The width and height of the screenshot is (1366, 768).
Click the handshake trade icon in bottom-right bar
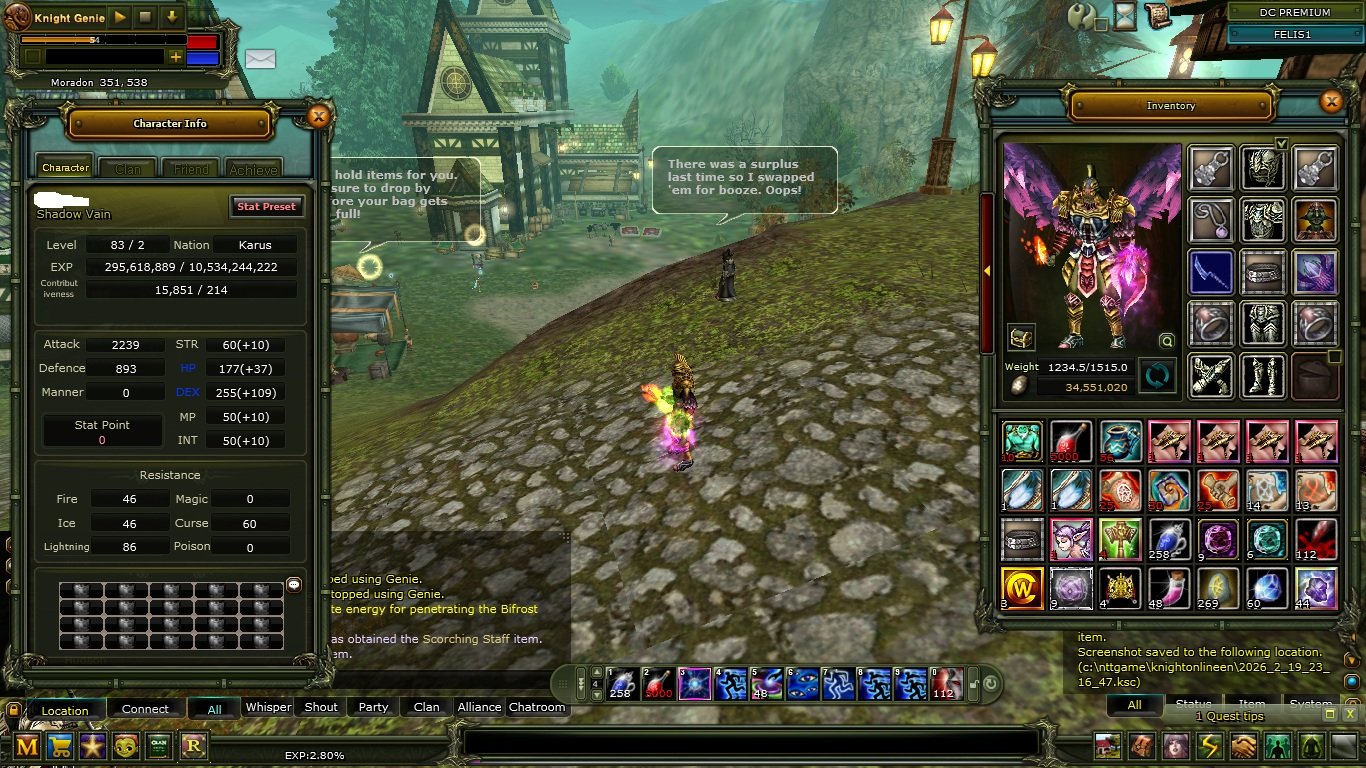1243,746
